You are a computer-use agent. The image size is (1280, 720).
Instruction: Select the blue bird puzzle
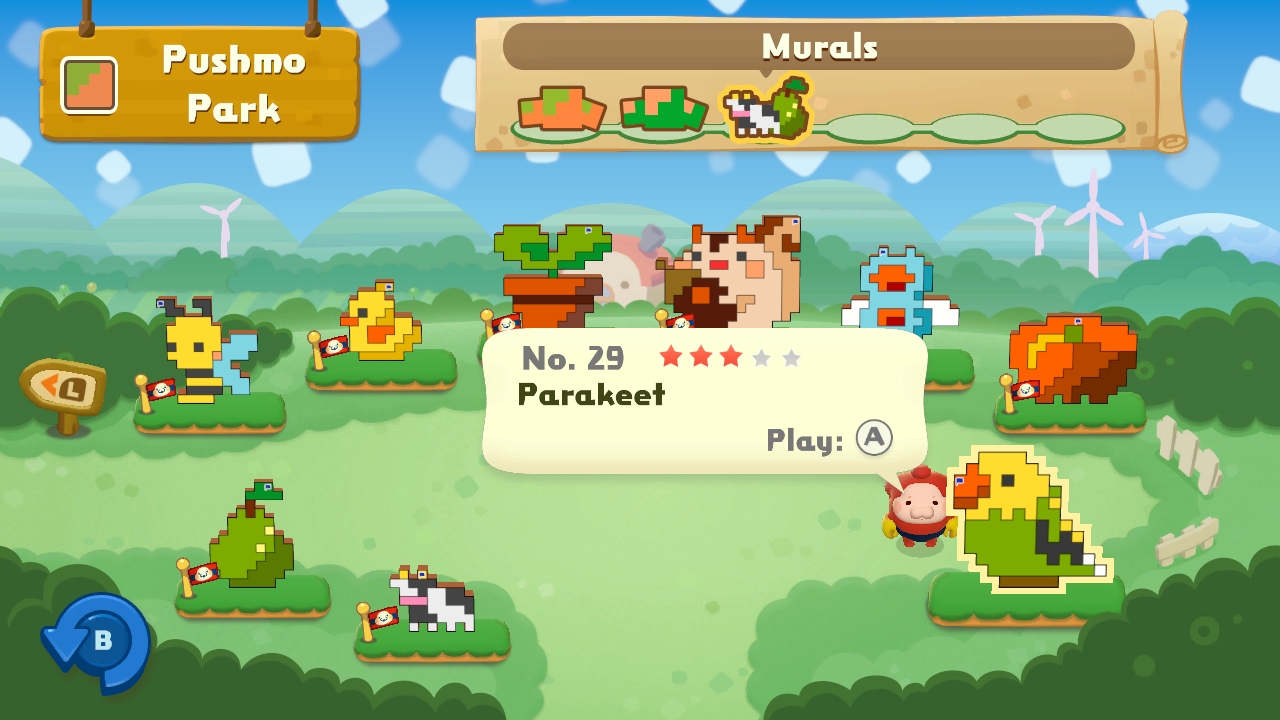coord(897,292)
